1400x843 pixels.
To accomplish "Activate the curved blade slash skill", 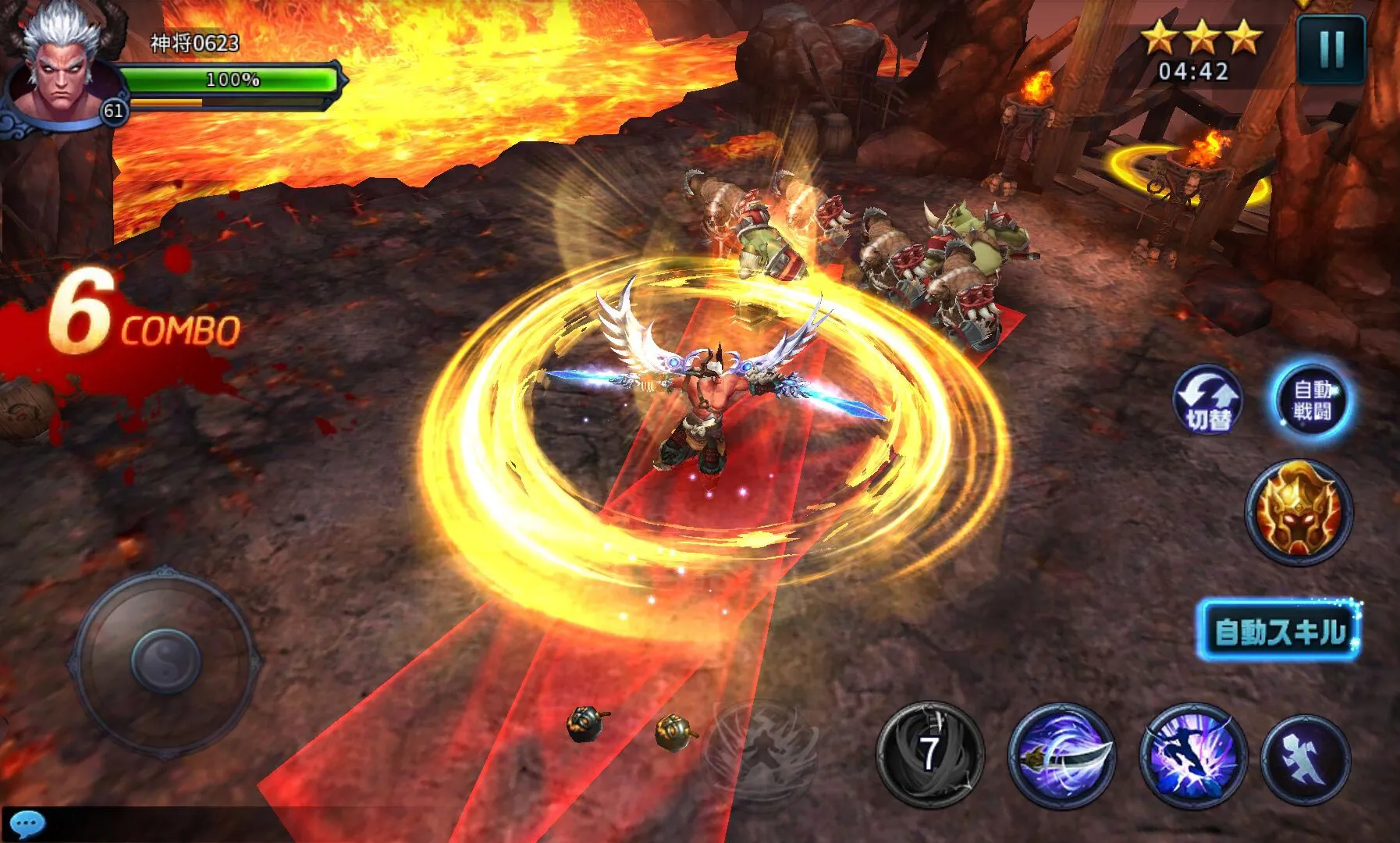I will tap(1061, 754).
